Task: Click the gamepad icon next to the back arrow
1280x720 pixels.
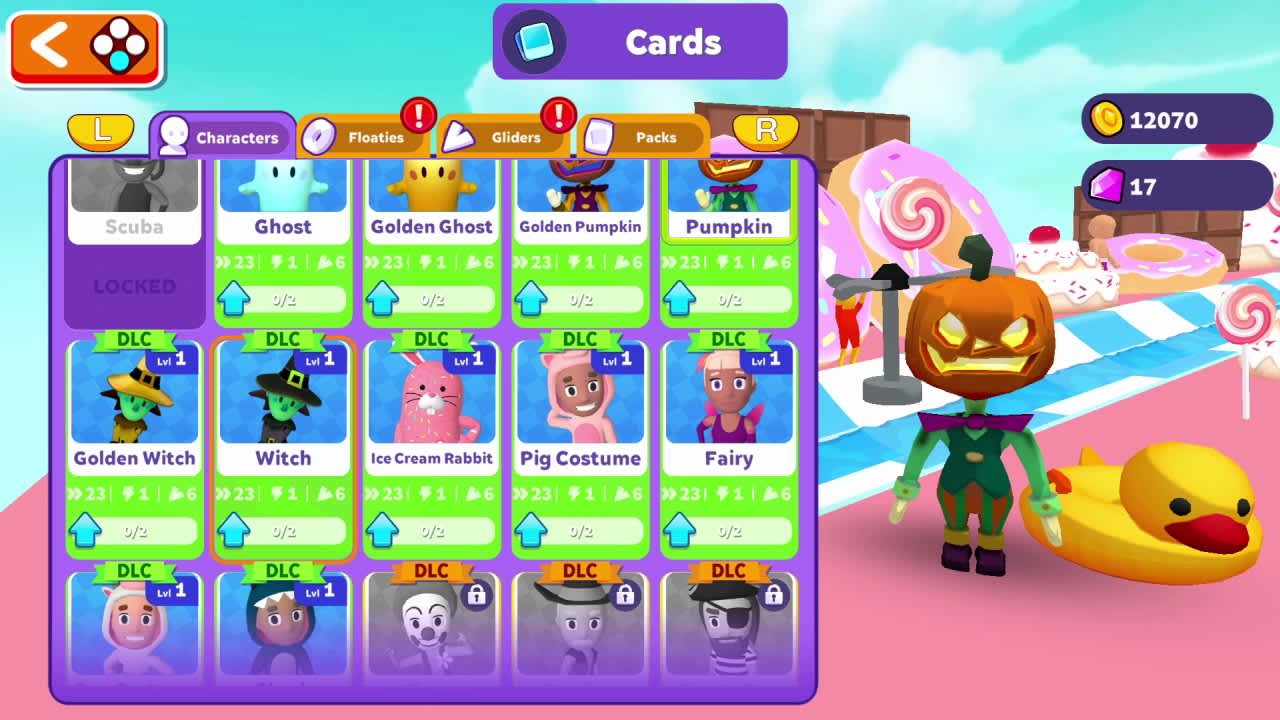Action: (118, 47)
